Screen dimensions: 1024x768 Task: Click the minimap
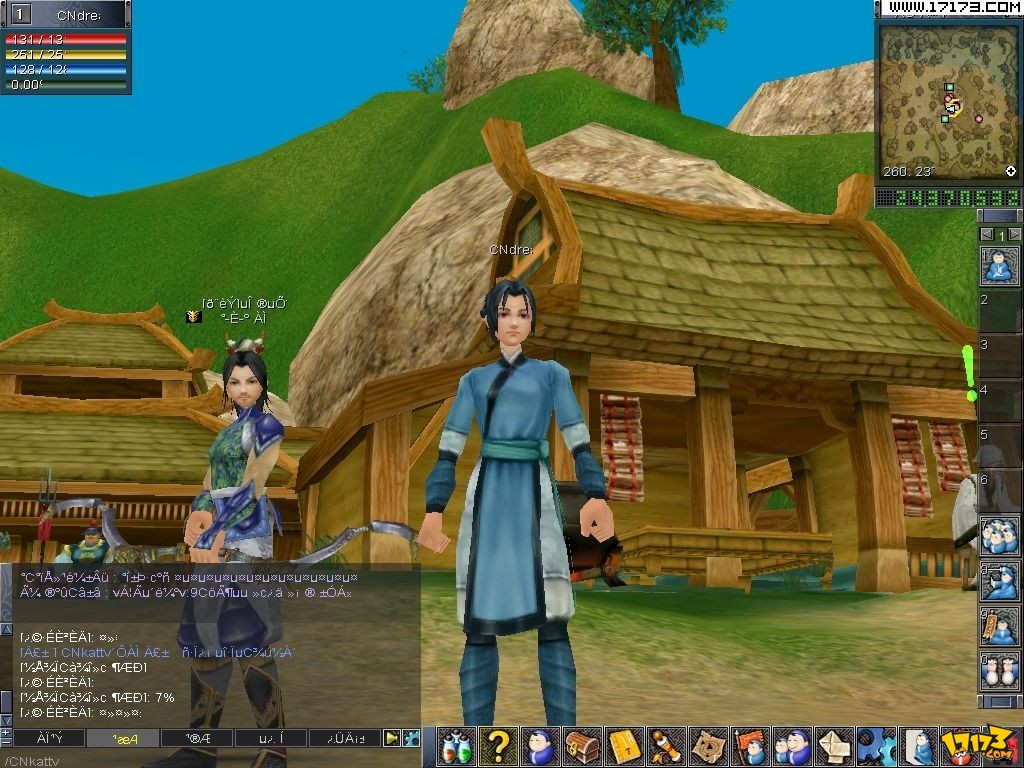pos(946,100)
